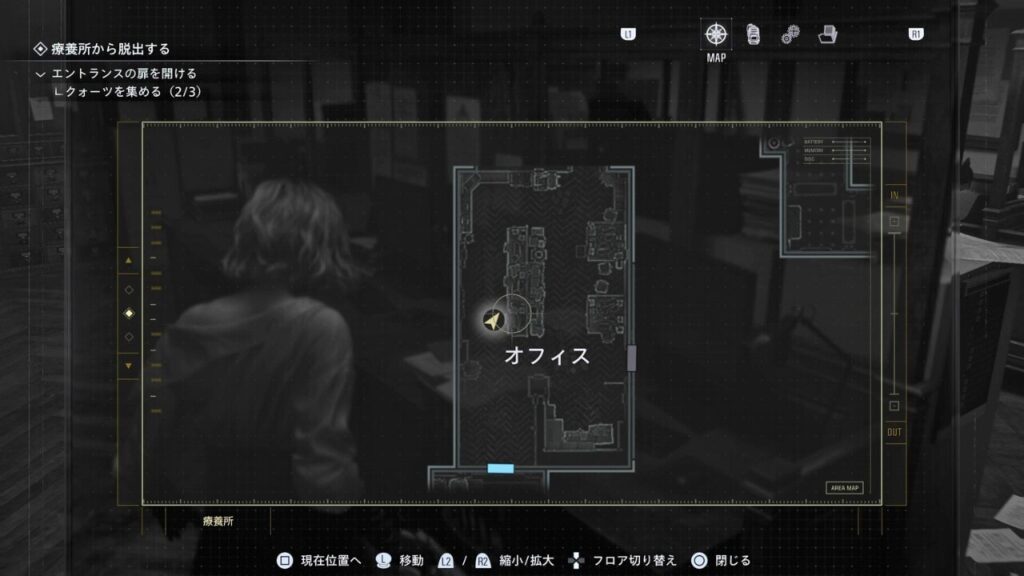Go down one floor with down arrow
The height and width of the screenshot is (576, 1024).
[128, 366]
